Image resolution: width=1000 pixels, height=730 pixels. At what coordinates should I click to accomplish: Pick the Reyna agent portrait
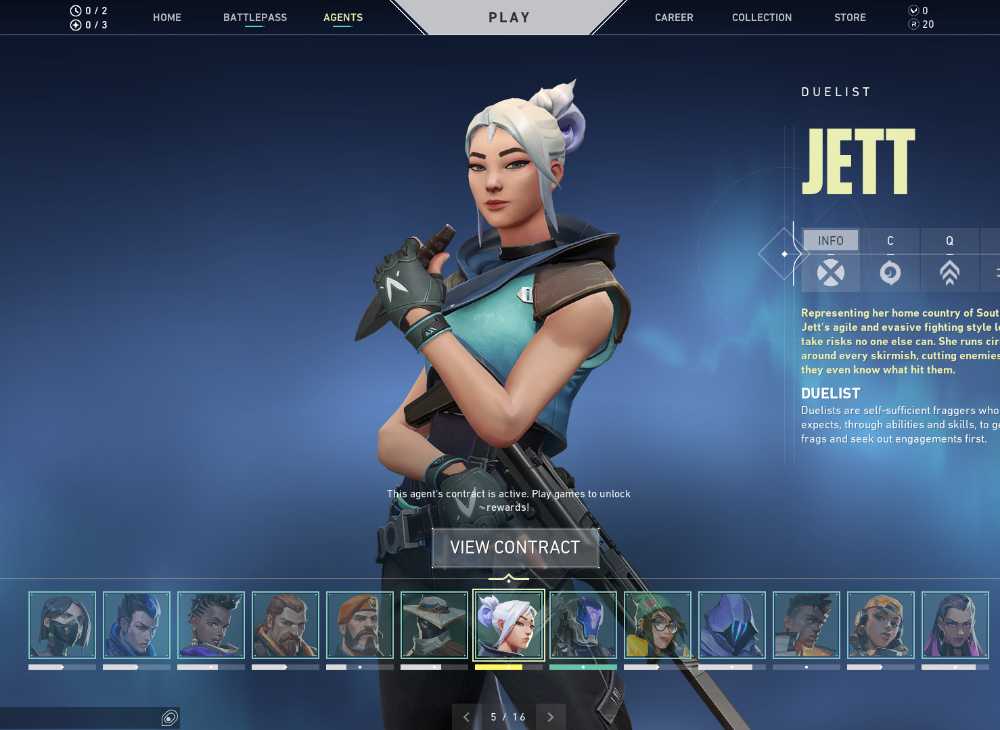coord(955,625)
